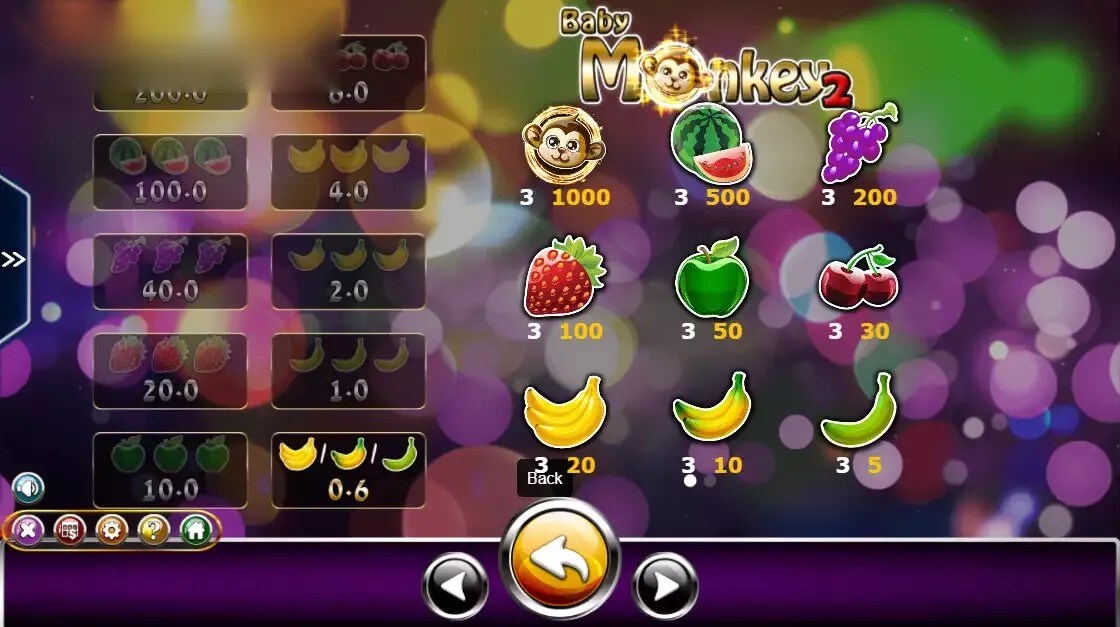
Task: Open the red paytable icon
Action: 69,529
